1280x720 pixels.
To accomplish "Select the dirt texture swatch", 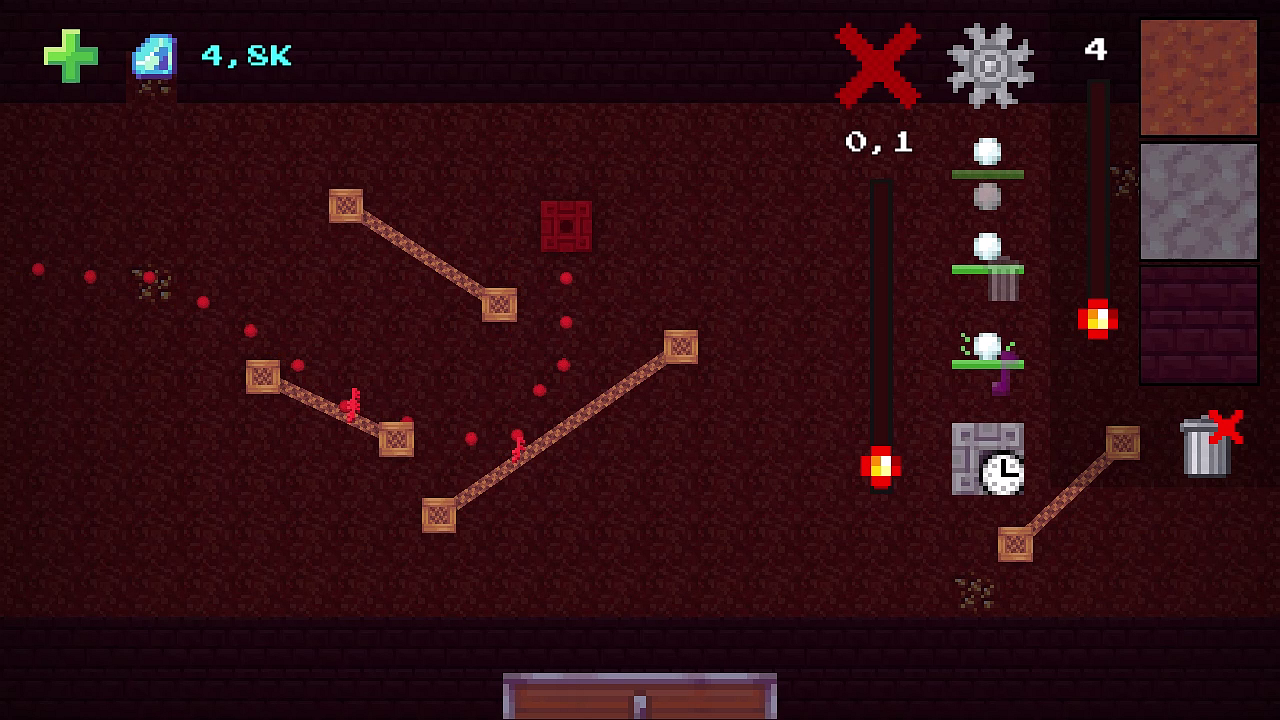I will pyautogui.click(x=1198, y=75).
